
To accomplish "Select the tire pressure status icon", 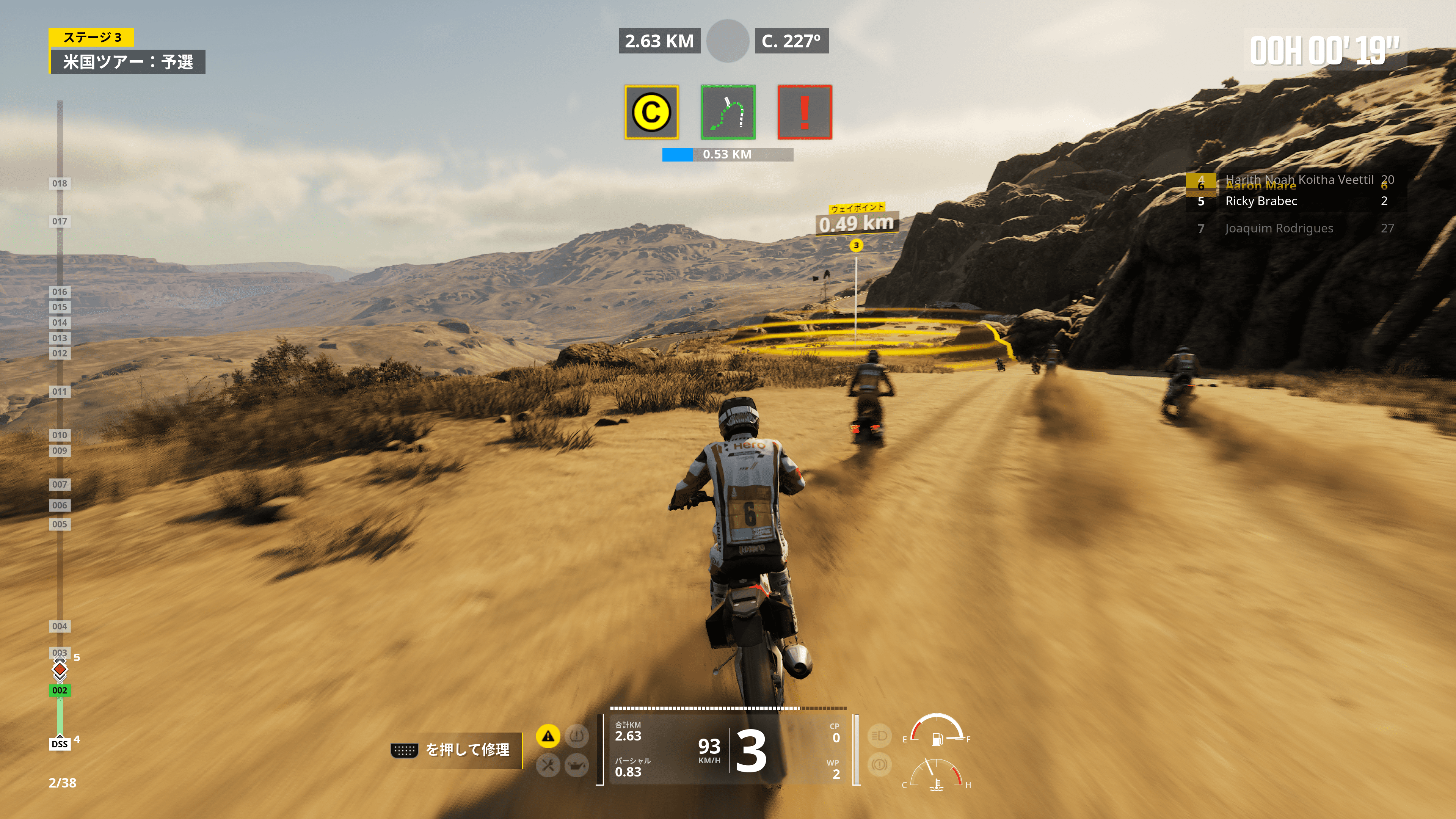I will tap(576, 736).
